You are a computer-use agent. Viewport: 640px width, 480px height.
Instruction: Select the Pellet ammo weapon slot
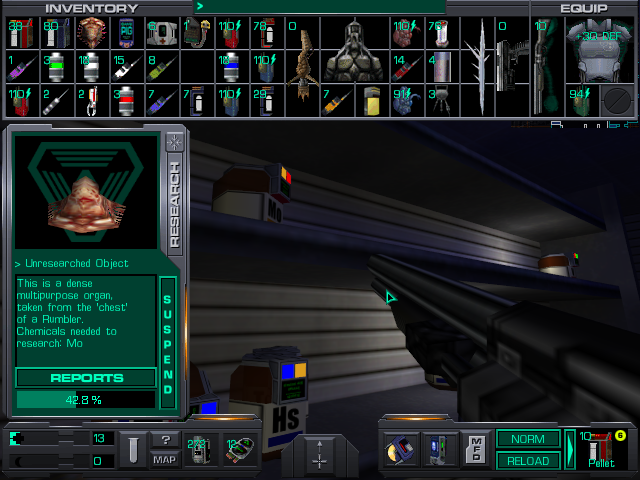tap(602, 449)
